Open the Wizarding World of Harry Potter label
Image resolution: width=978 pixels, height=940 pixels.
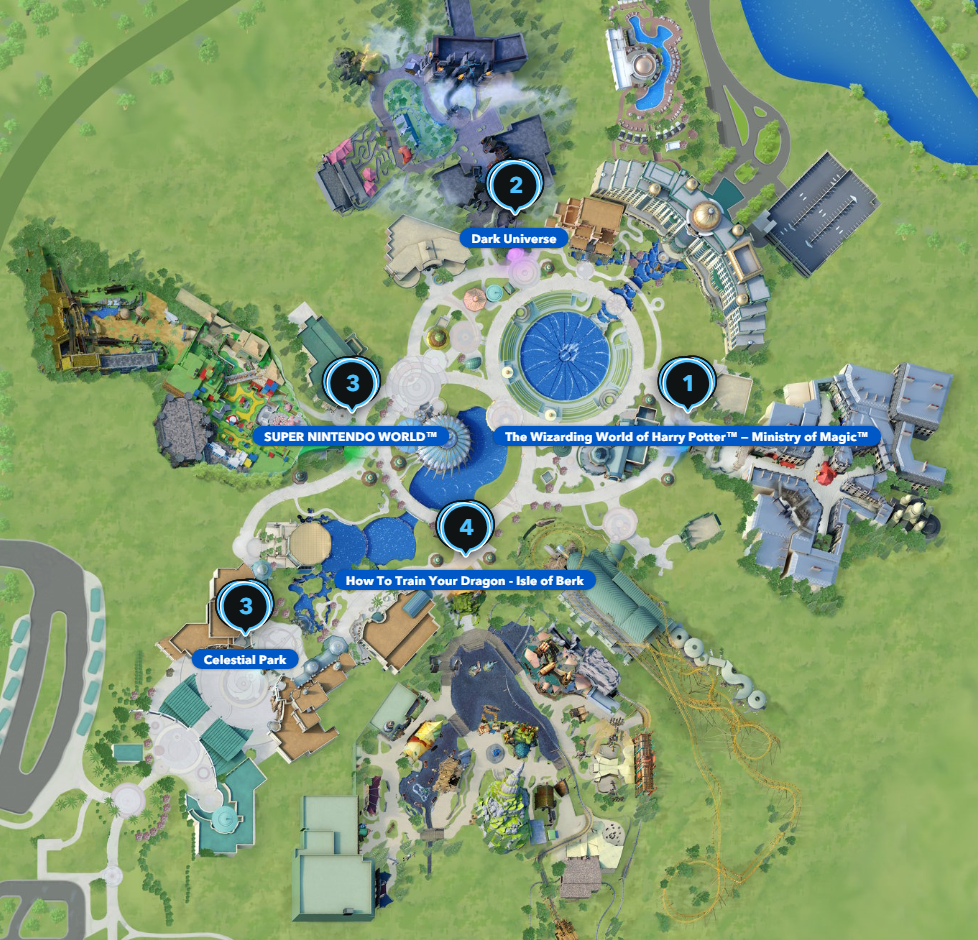coord(687,437)
